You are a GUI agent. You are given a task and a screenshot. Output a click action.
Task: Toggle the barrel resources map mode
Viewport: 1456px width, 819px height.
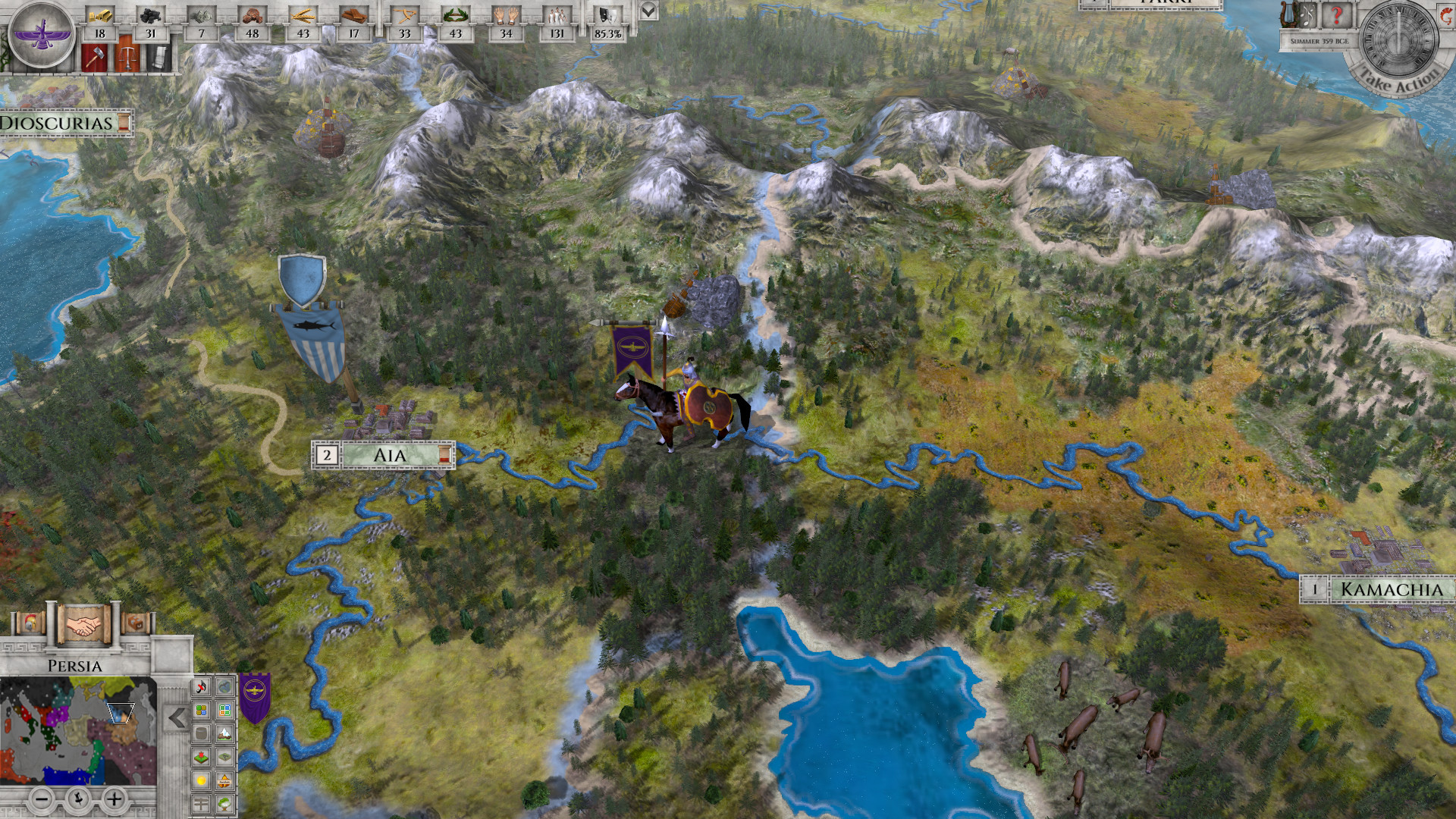200,733
